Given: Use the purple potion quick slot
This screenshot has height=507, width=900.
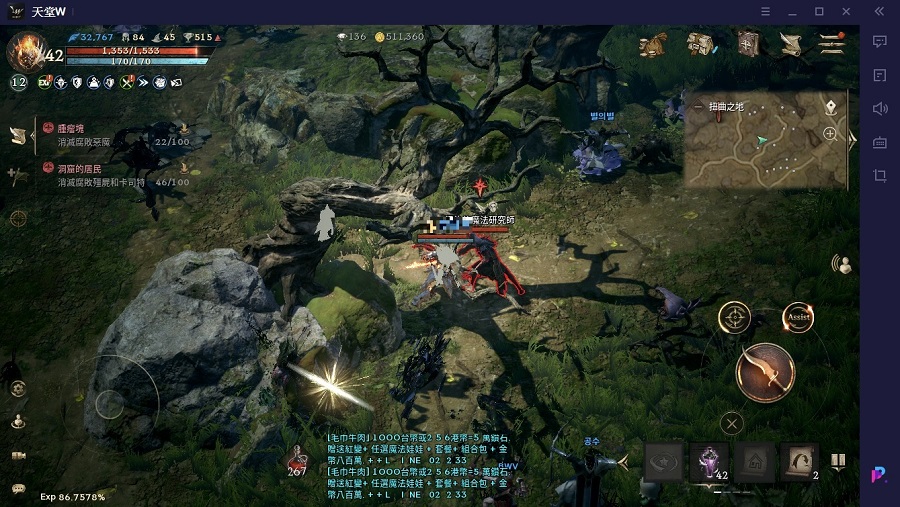Looking at the screenshot, I should click(710, 462).
